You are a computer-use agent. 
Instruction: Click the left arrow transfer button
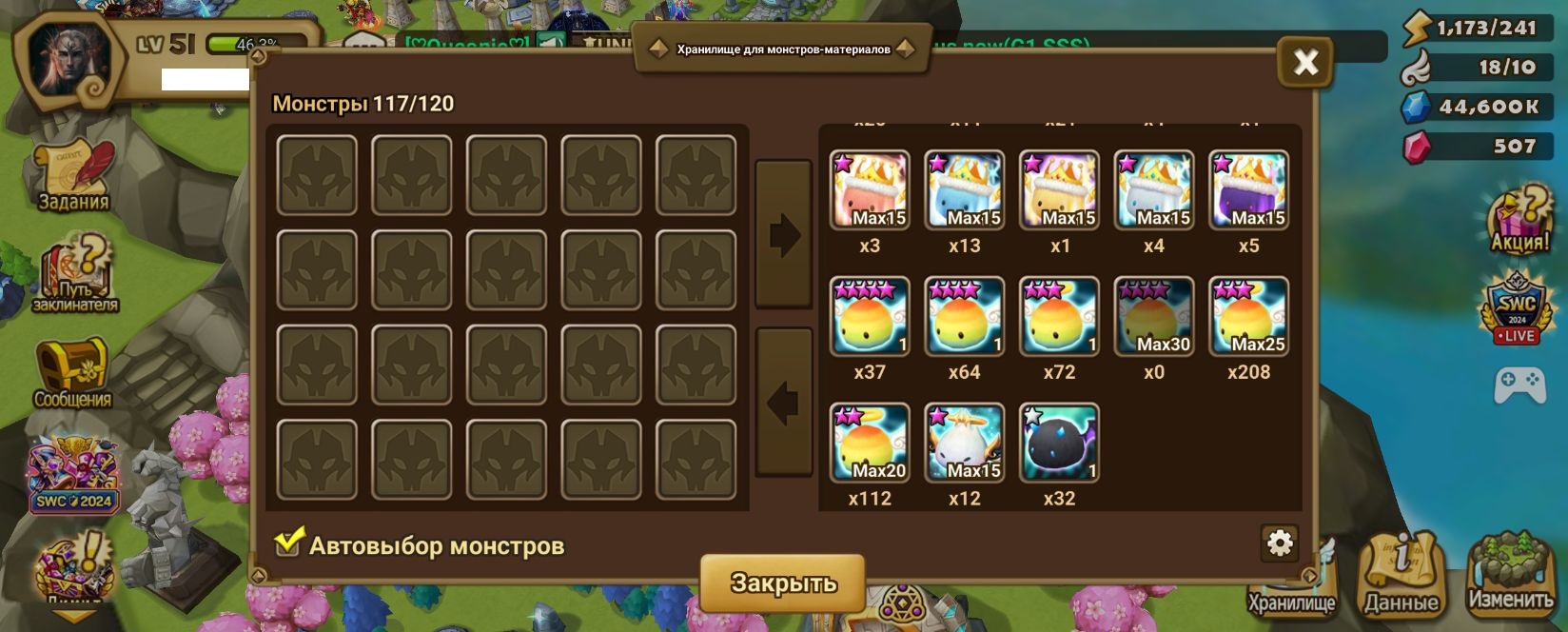click(x=784, y=403)
